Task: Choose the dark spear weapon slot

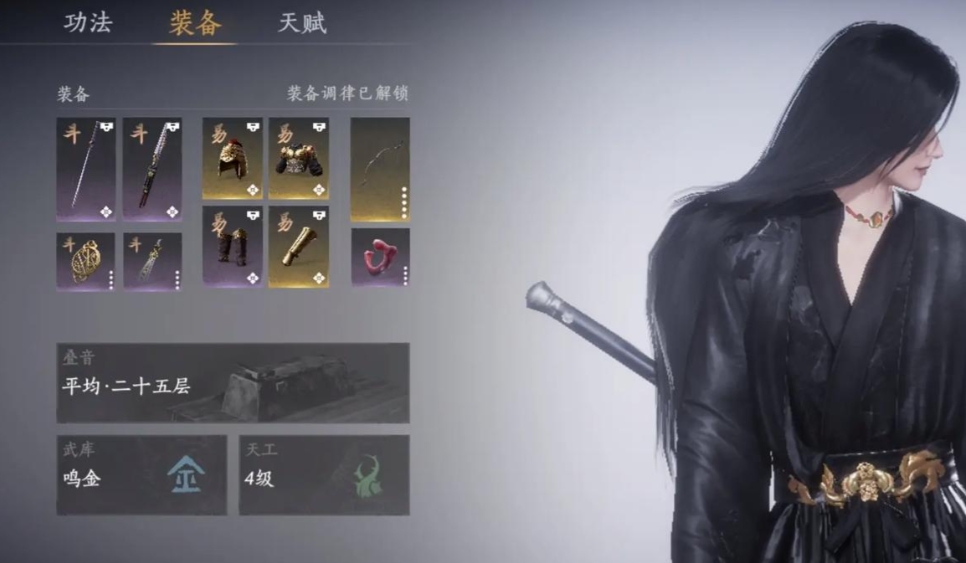Action: [152, 169]
